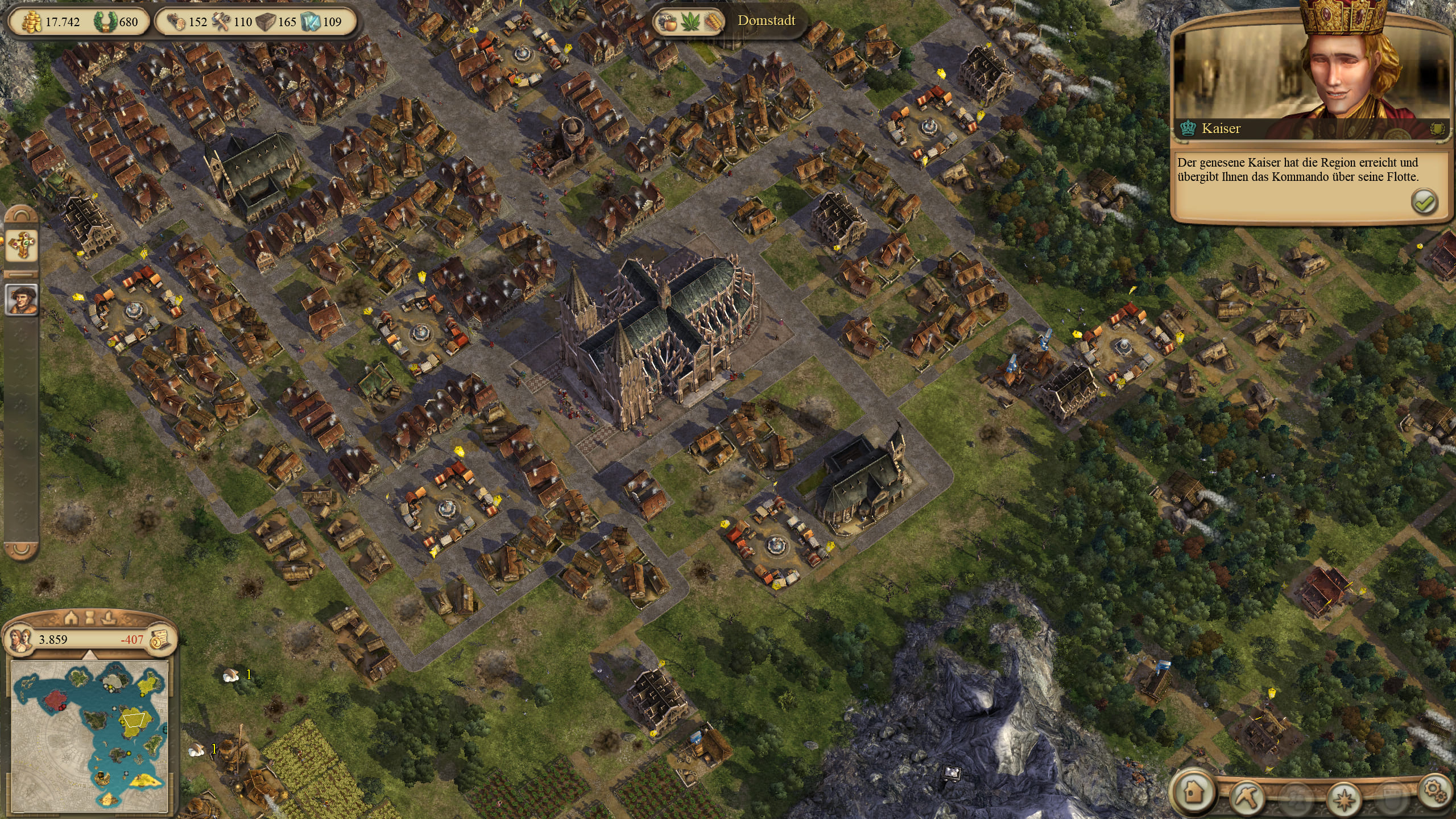The image size is (1456, 819).
Task: Switch minimap to the house view tab
Action: [x=71, y=617]
